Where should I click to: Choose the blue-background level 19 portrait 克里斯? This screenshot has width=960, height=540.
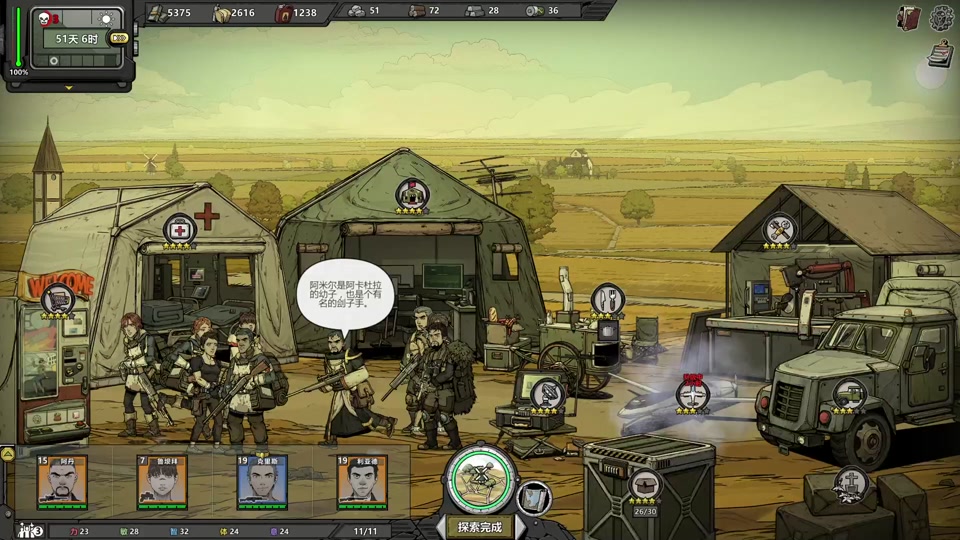[262, 481]
